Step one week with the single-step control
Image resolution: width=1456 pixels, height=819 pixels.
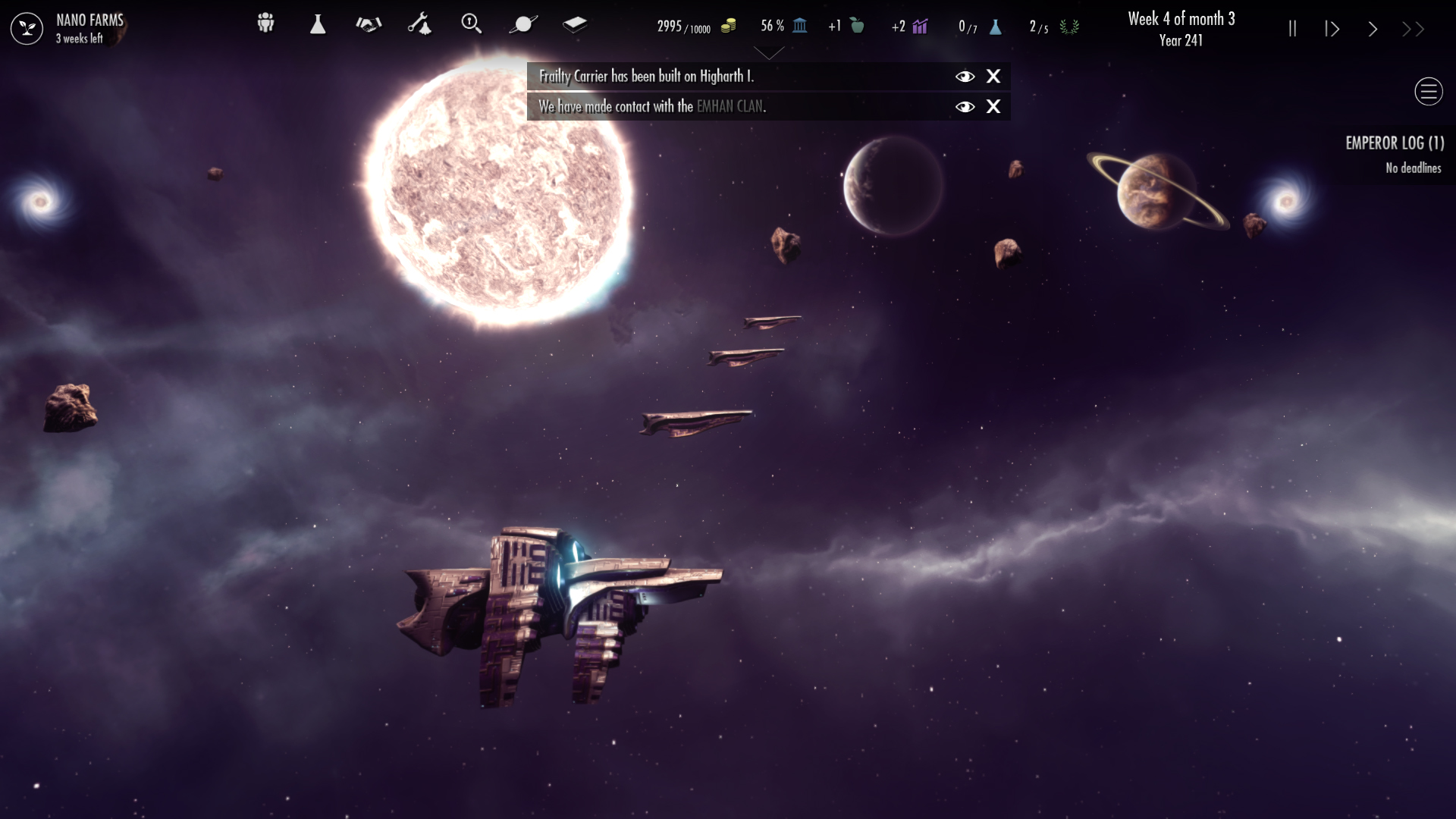tap(1332, 28)
